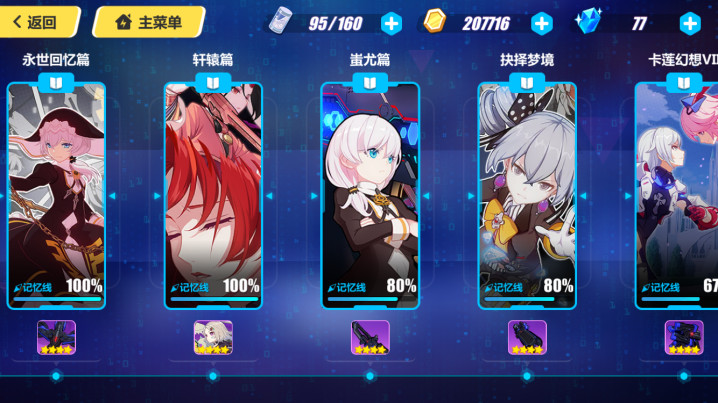Image resolution: width=718 pixels, height=403 pixels.
Task: Click the book icon above 蚩尤篇 card
Action: coord(370,82)
